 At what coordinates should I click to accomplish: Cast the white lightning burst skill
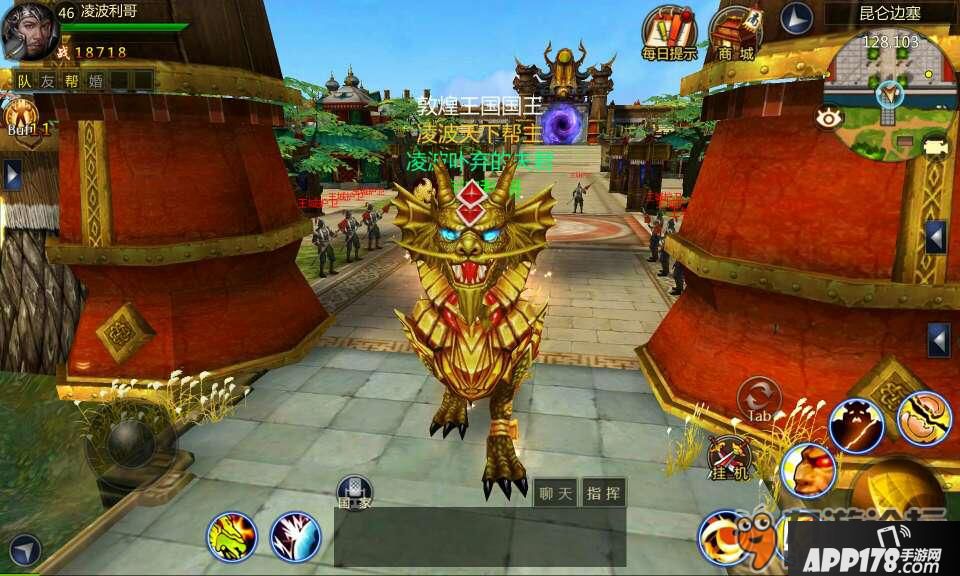[x=295, y=537]
